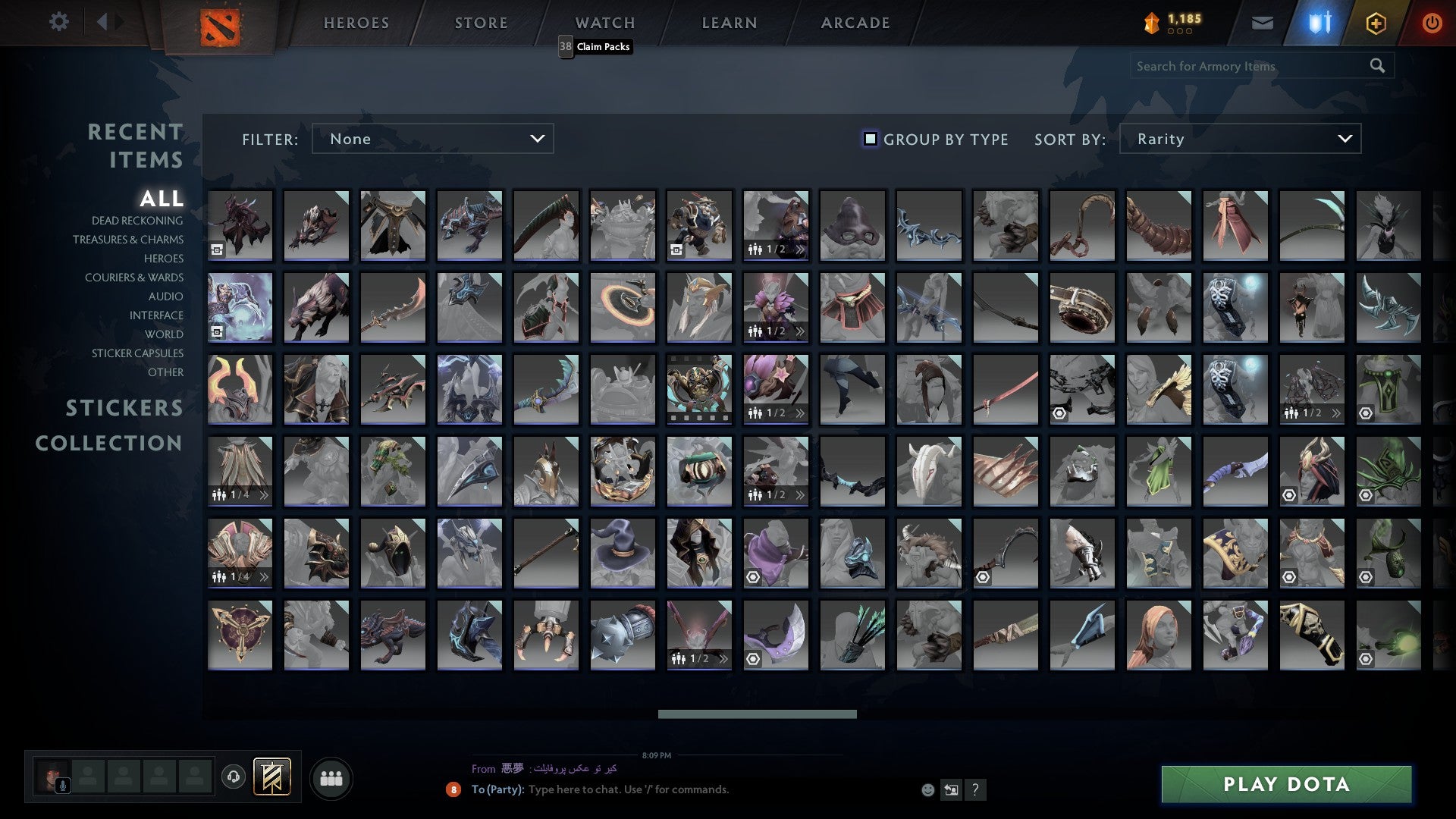
Task: Toggle the Group By Type checkbox
Action: coord(869,139)
